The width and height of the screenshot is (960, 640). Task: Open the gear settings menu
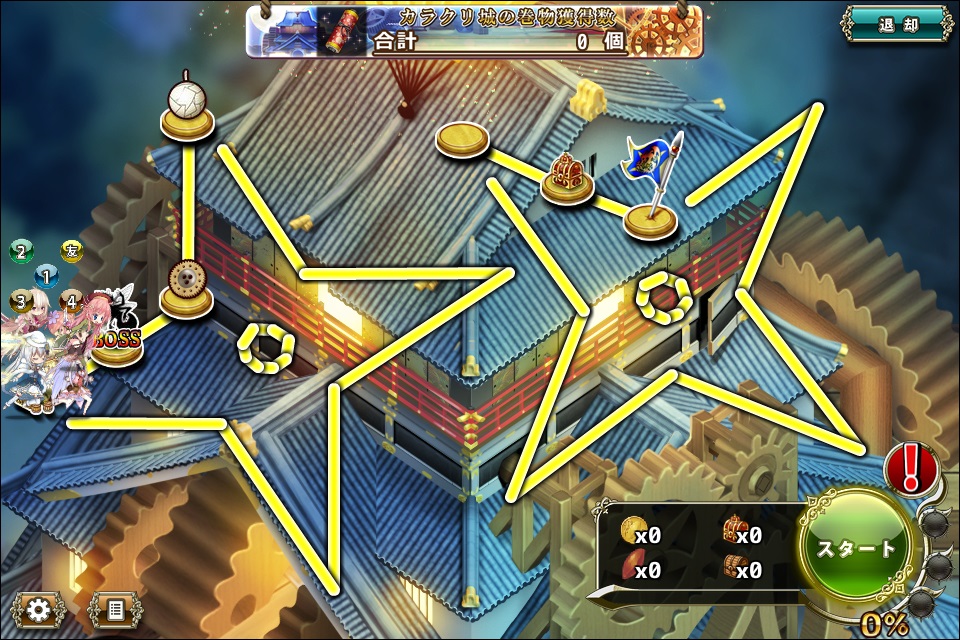point(39,608)
